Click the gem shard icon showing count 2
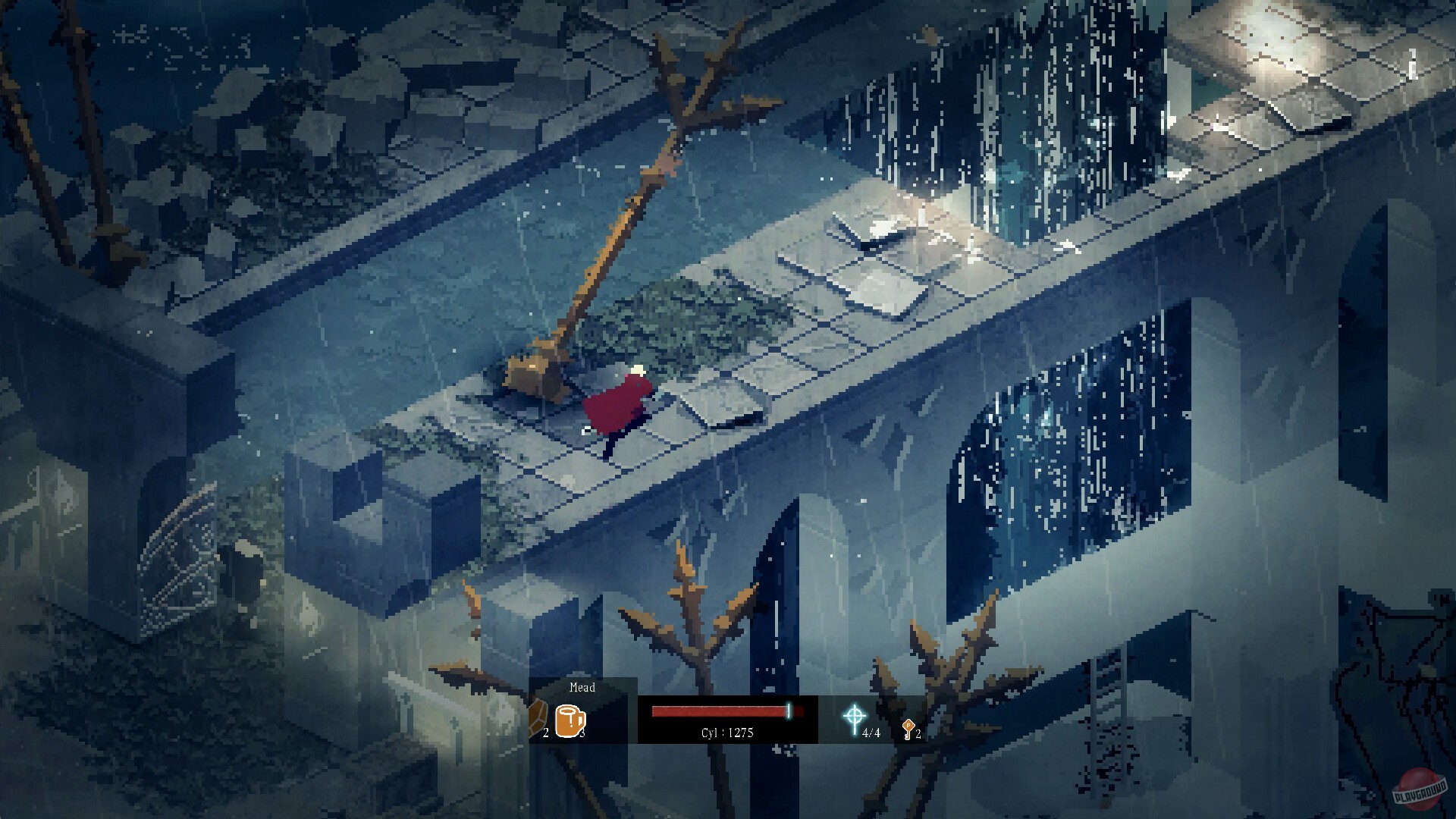The height and width of the screenshot is (819, 1456). pyautogui.click(x=538, y=717)
